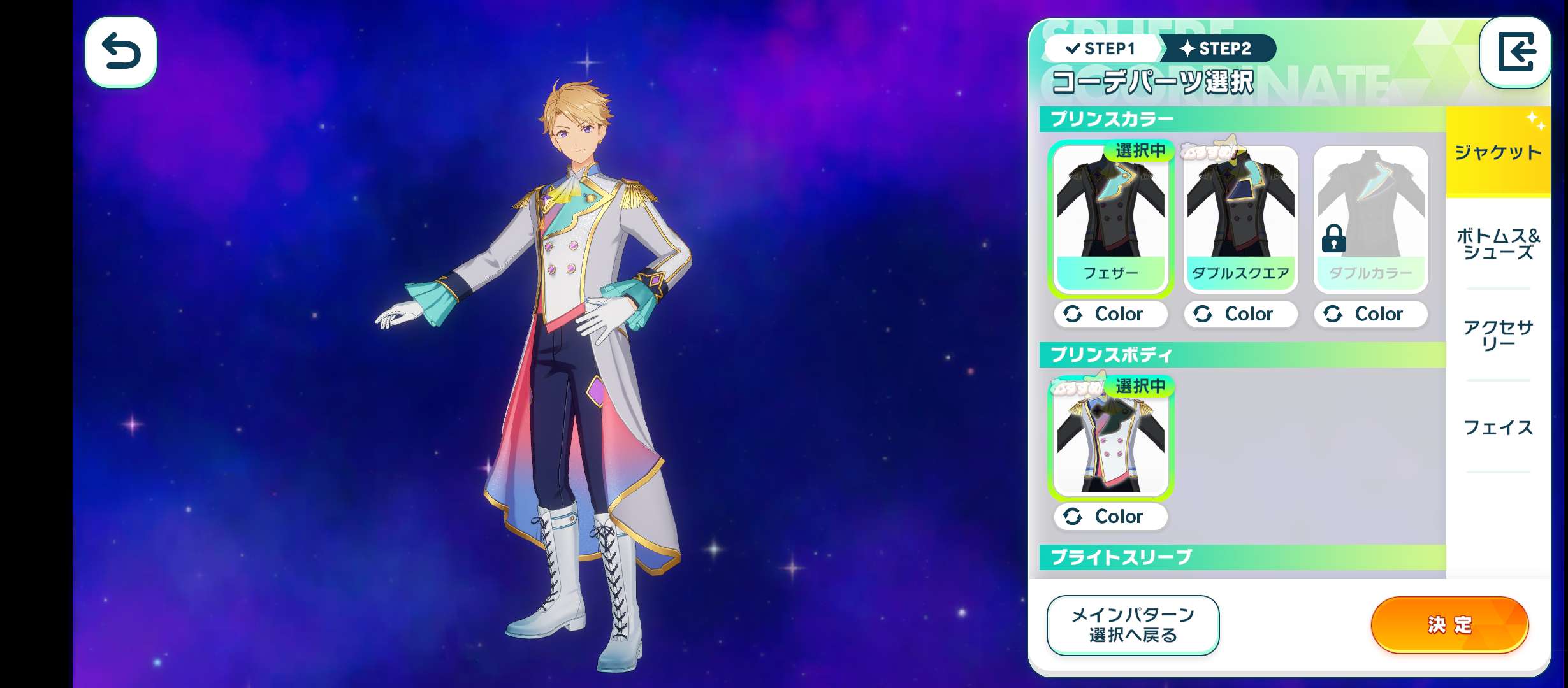The height and width of the screenshot is (688, 1568).
Task: Change color of the プリンスボディ jacket body
Action: (x=1110, y=517)
